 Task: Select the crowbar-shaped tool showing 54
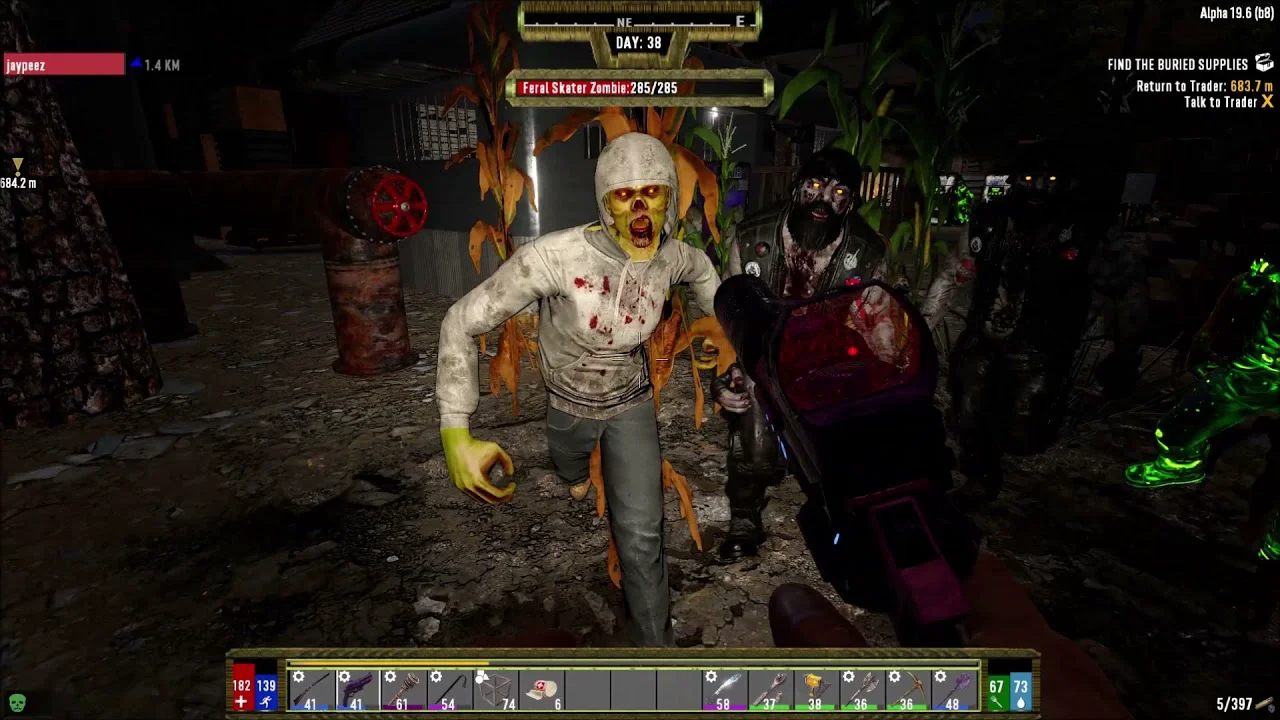coord(448,690)
